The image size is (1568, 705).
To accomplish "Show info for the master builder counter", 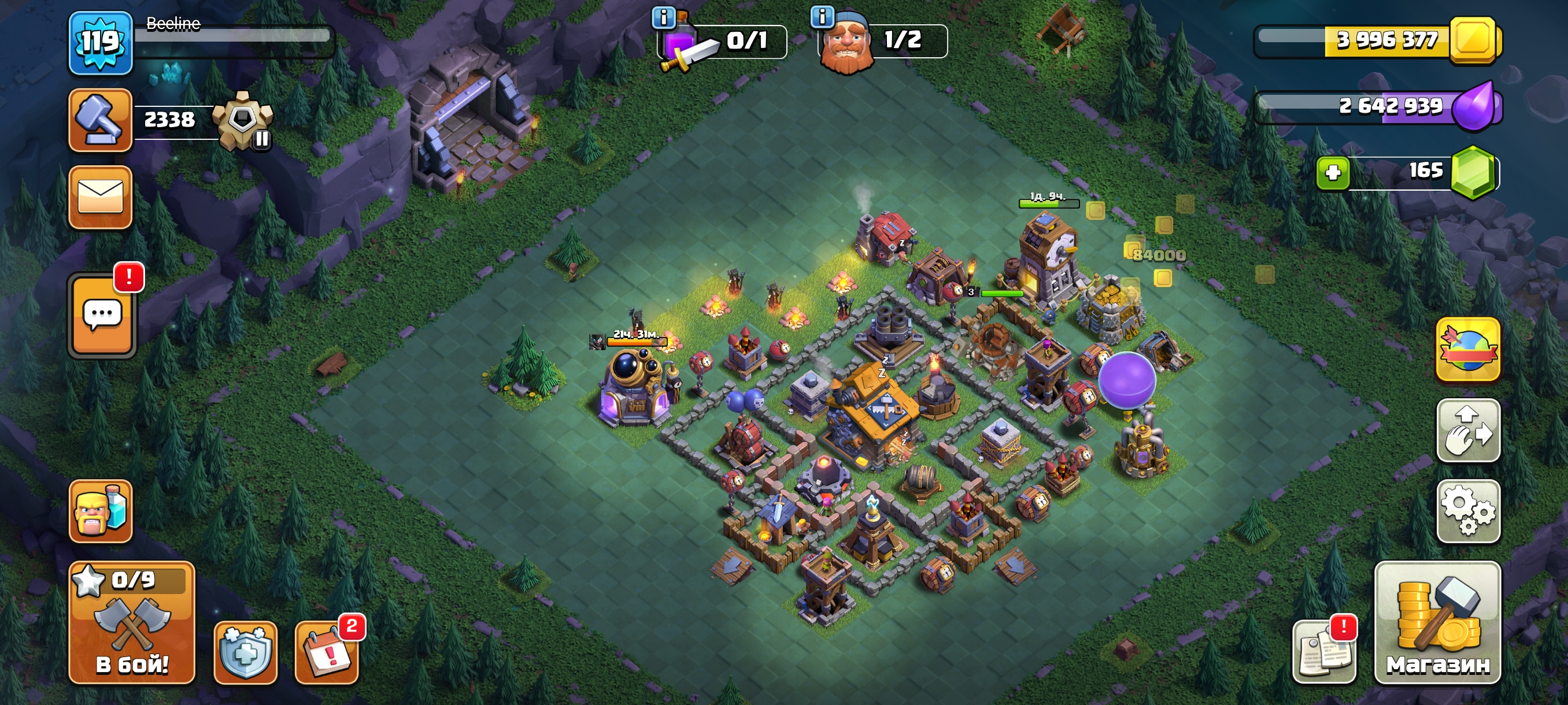I will [x=822, y=16].
